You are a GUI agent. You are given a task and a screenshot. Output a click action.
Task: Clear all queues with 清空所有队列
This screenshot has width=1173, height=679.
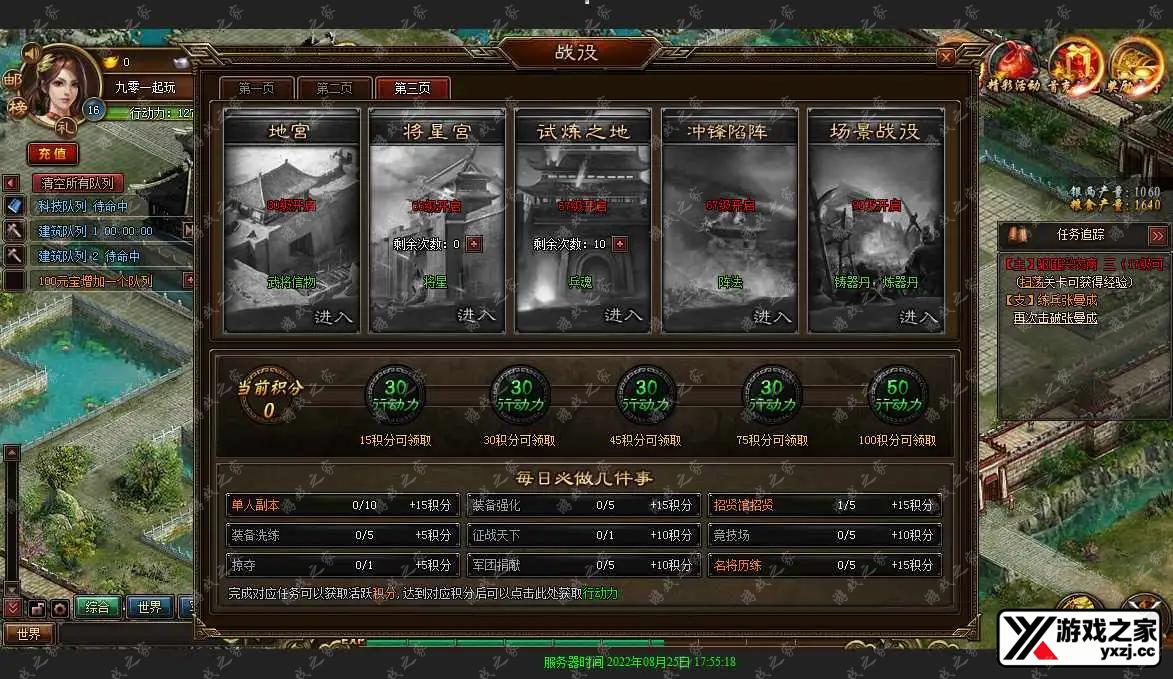tap(77, 183)
